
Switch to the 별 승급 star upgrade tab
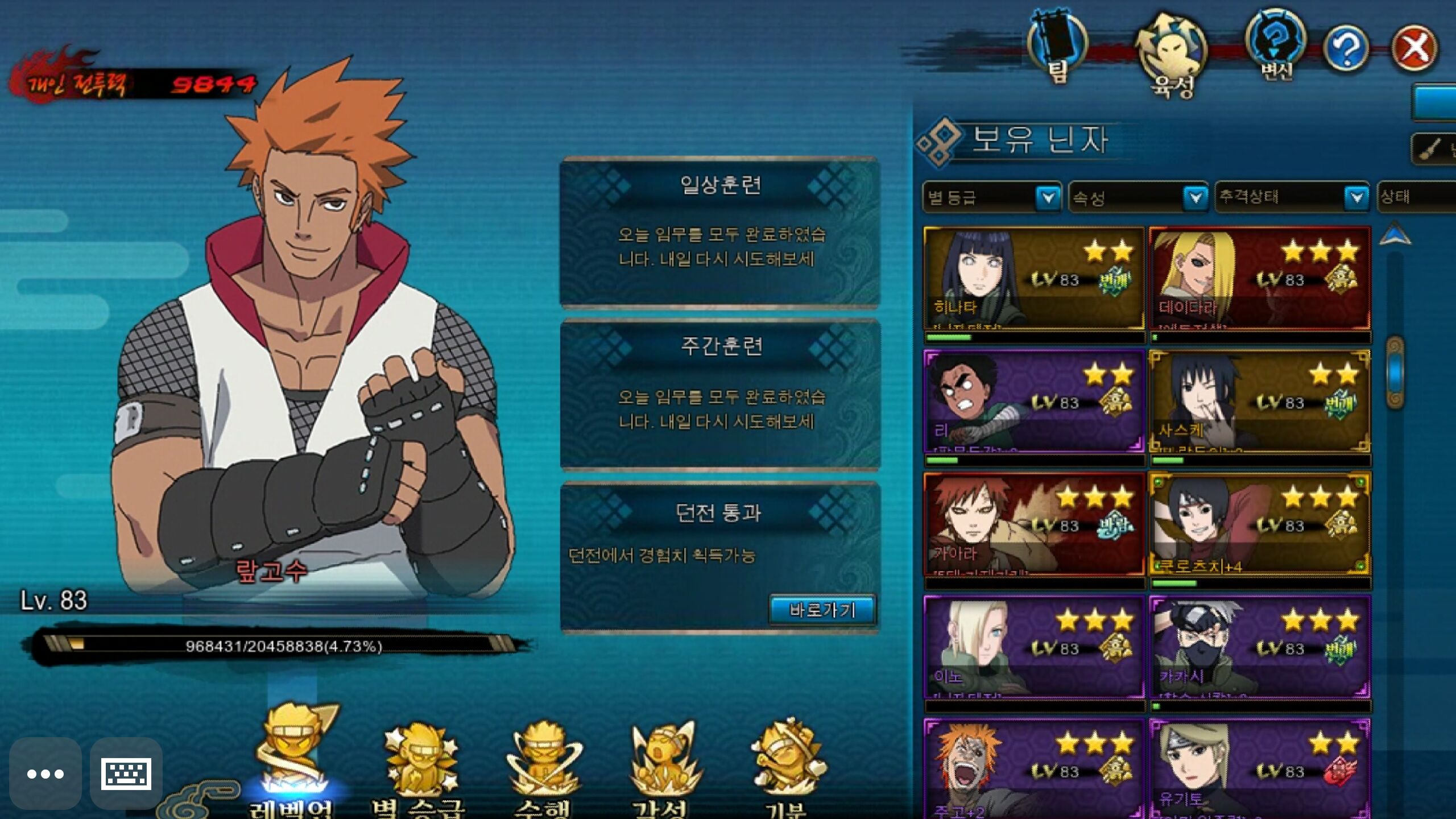[x=418, y=768]
